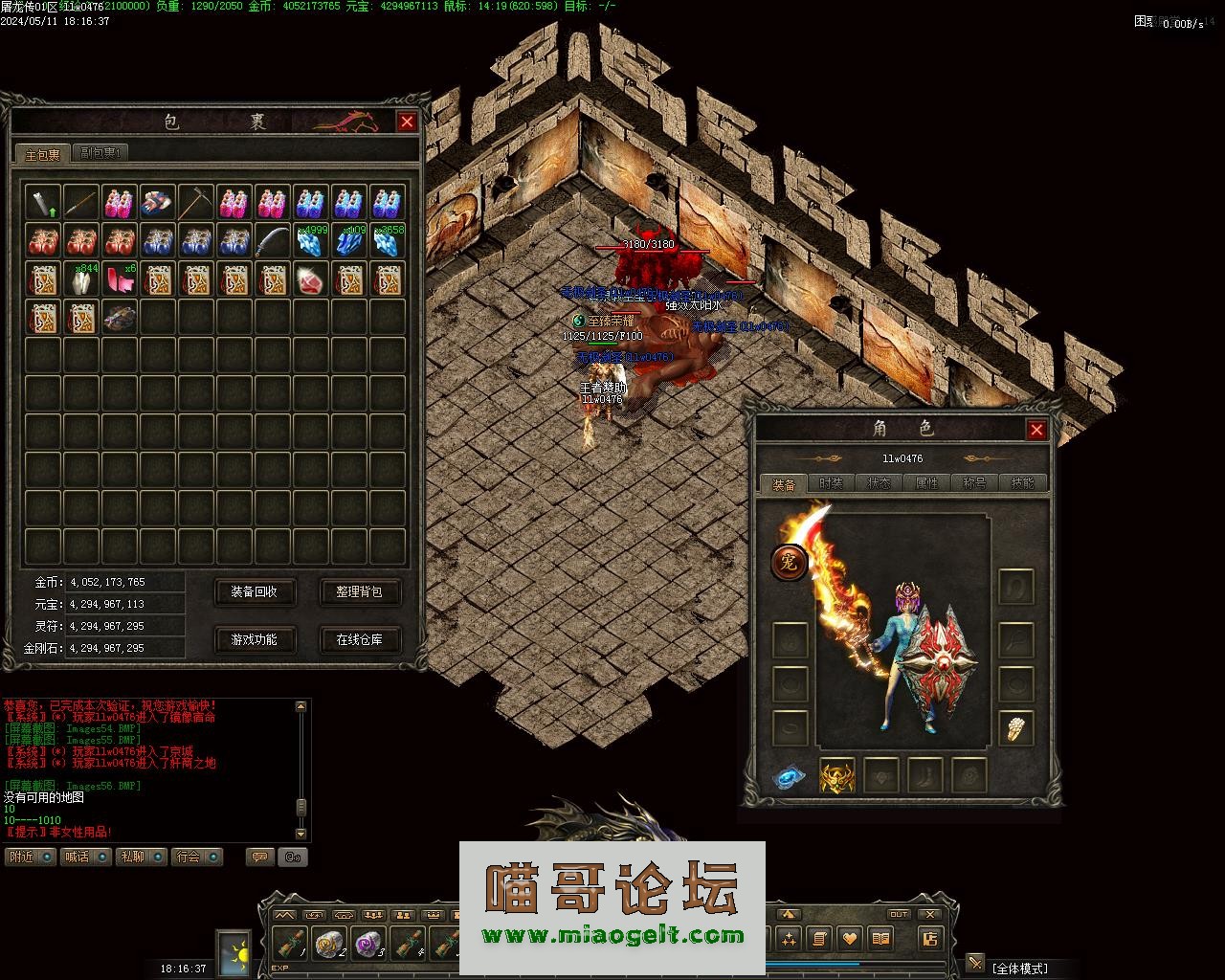Image resolution: width=1225 pixels, height=980 pixels.
Task: Open the 在线仓库 online warehouse
Action: coord(359,639)
